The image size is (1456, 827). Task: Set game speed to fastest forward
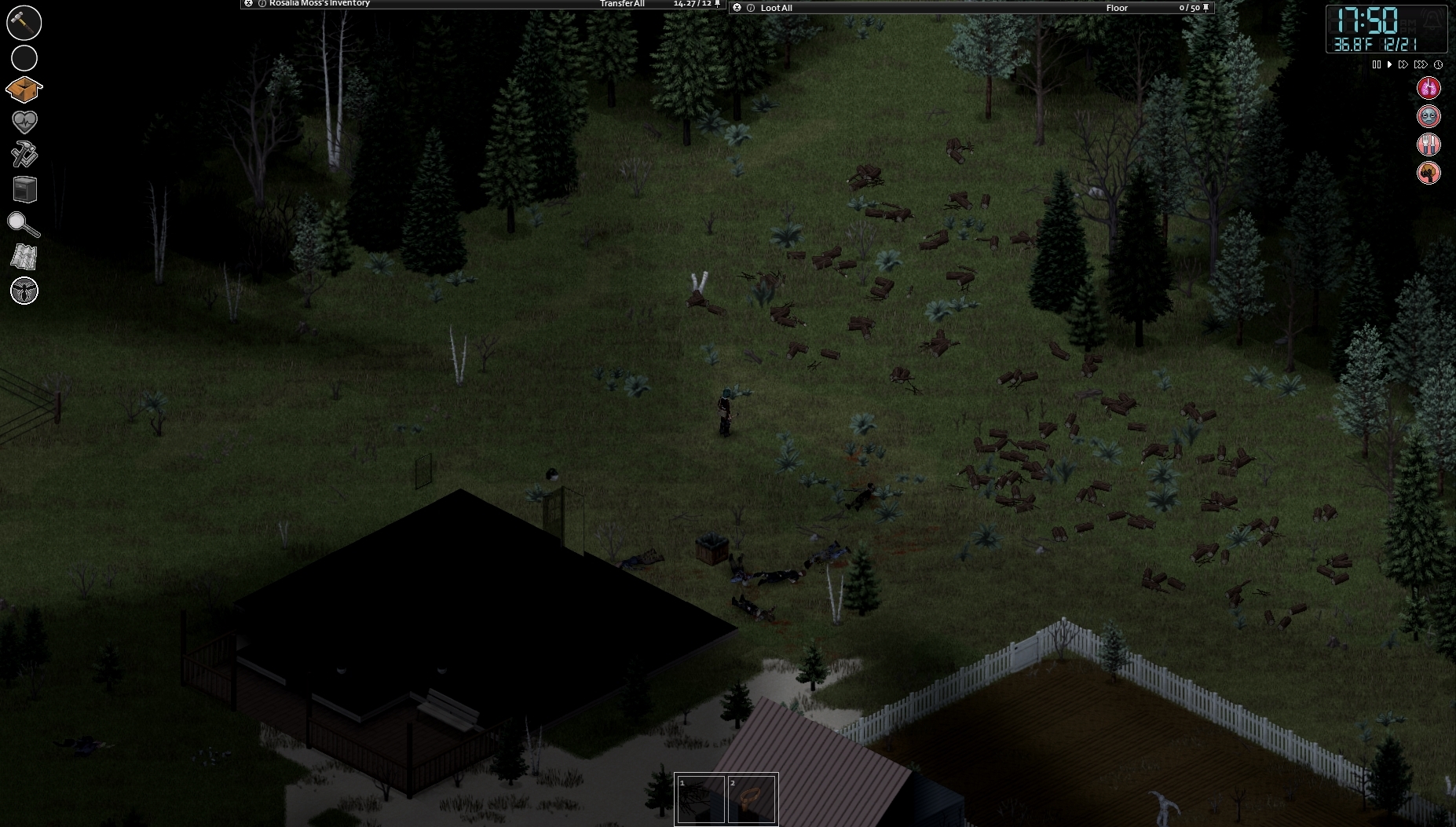(1420, 64)
